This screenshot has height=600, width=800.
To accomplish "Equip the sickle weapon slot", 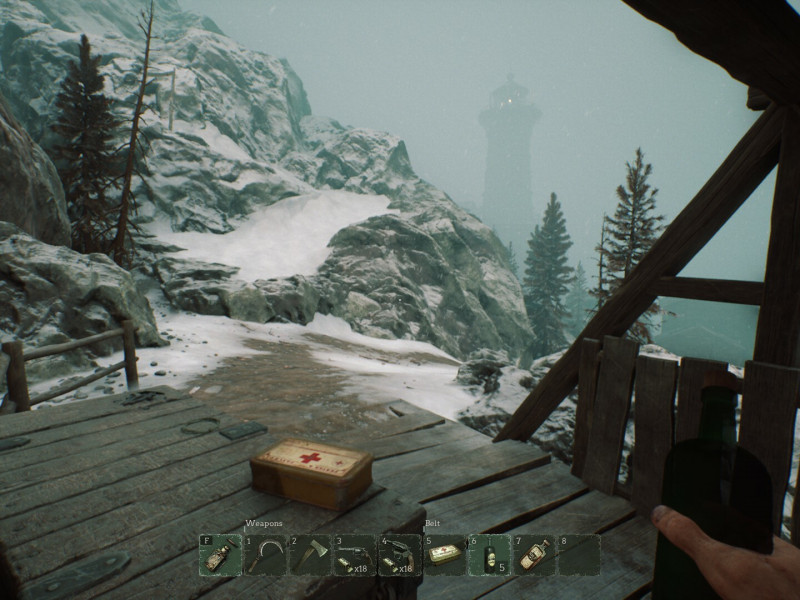I will (264, 555).
